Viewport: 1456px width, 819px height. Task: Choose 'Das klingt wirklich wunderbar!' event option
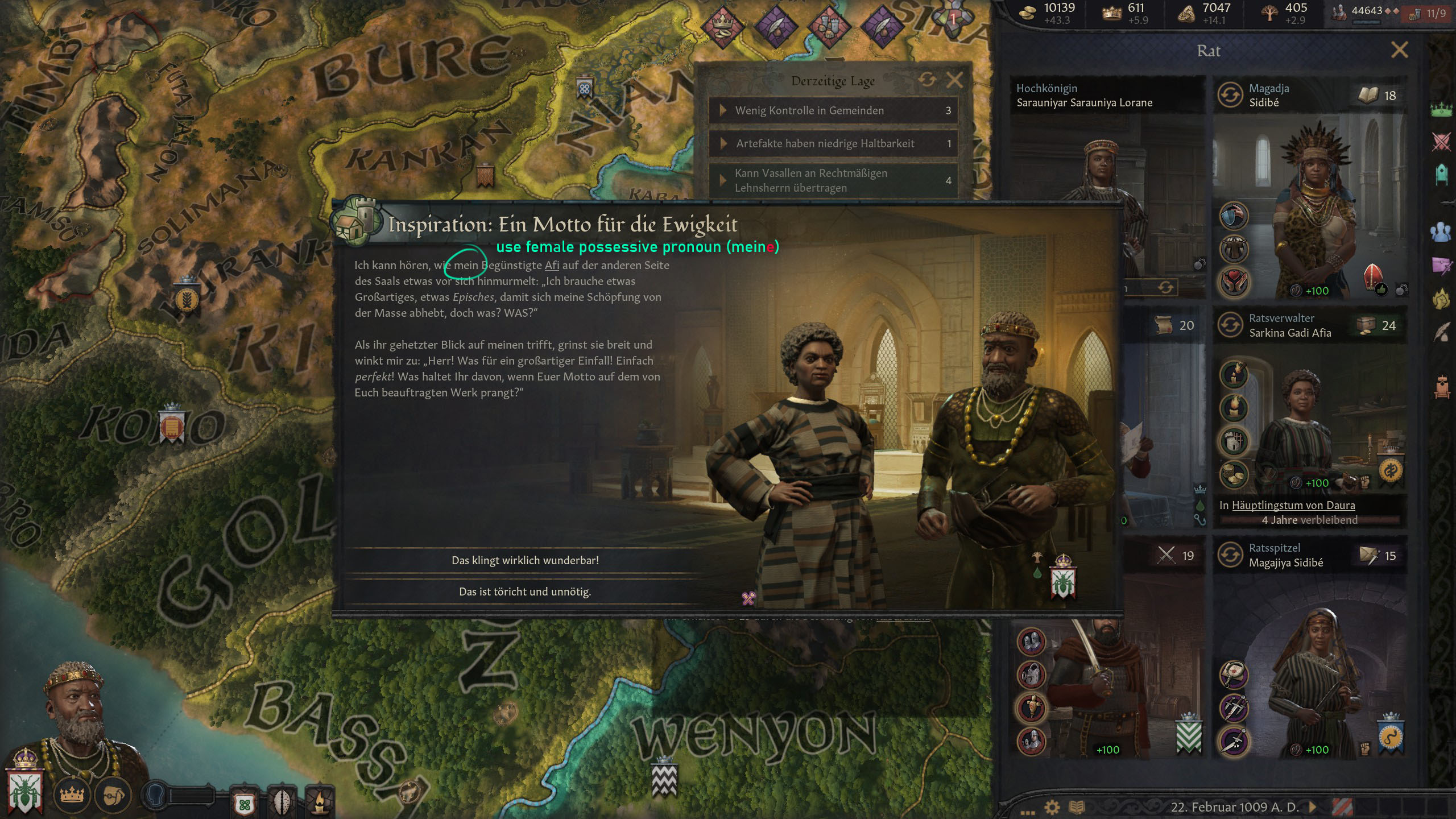(x=524, y=560)
